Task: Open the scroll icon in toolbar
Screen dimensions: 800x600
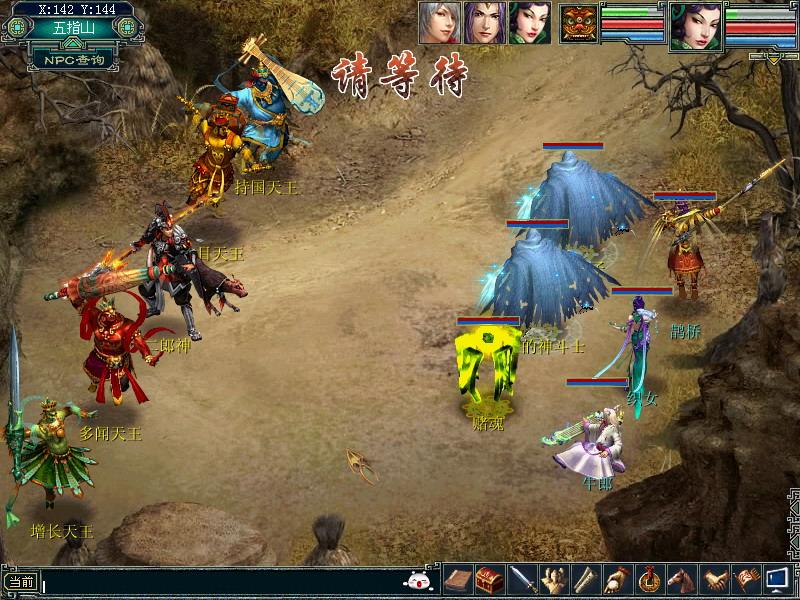Action: point(586,579)
